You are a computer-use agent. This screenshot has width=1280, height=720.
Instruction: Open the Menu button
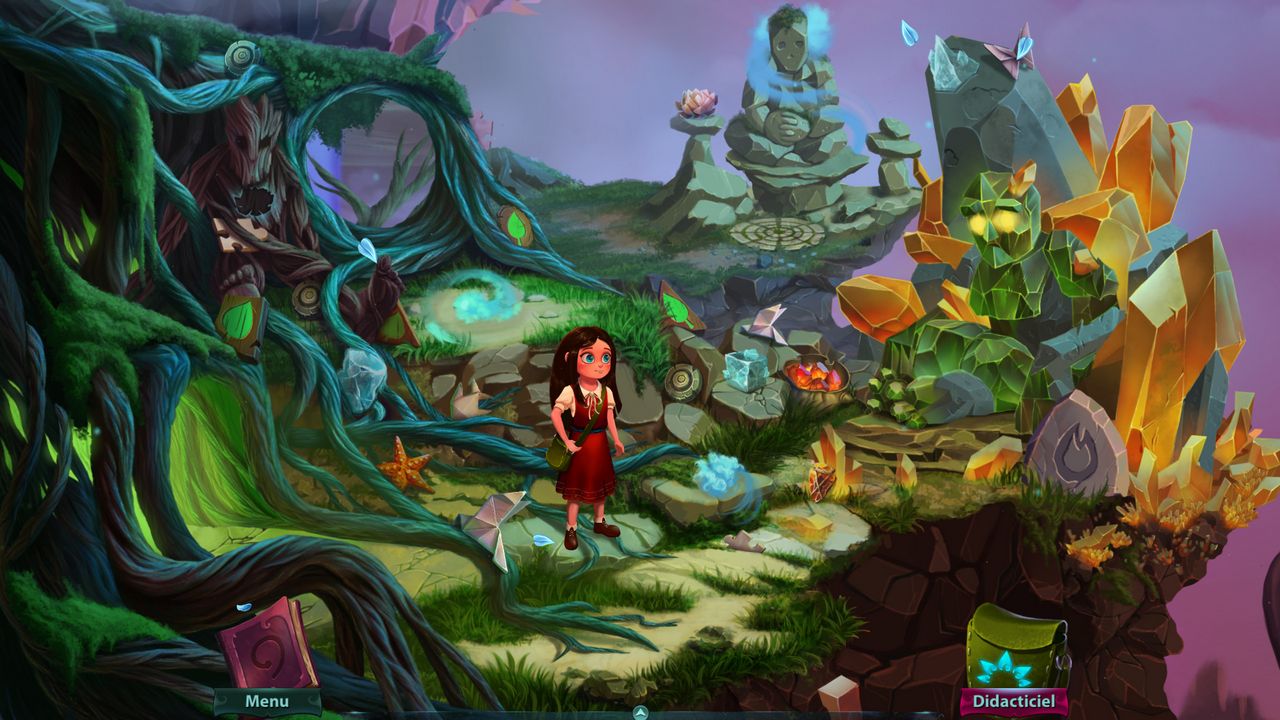point(267,702)
